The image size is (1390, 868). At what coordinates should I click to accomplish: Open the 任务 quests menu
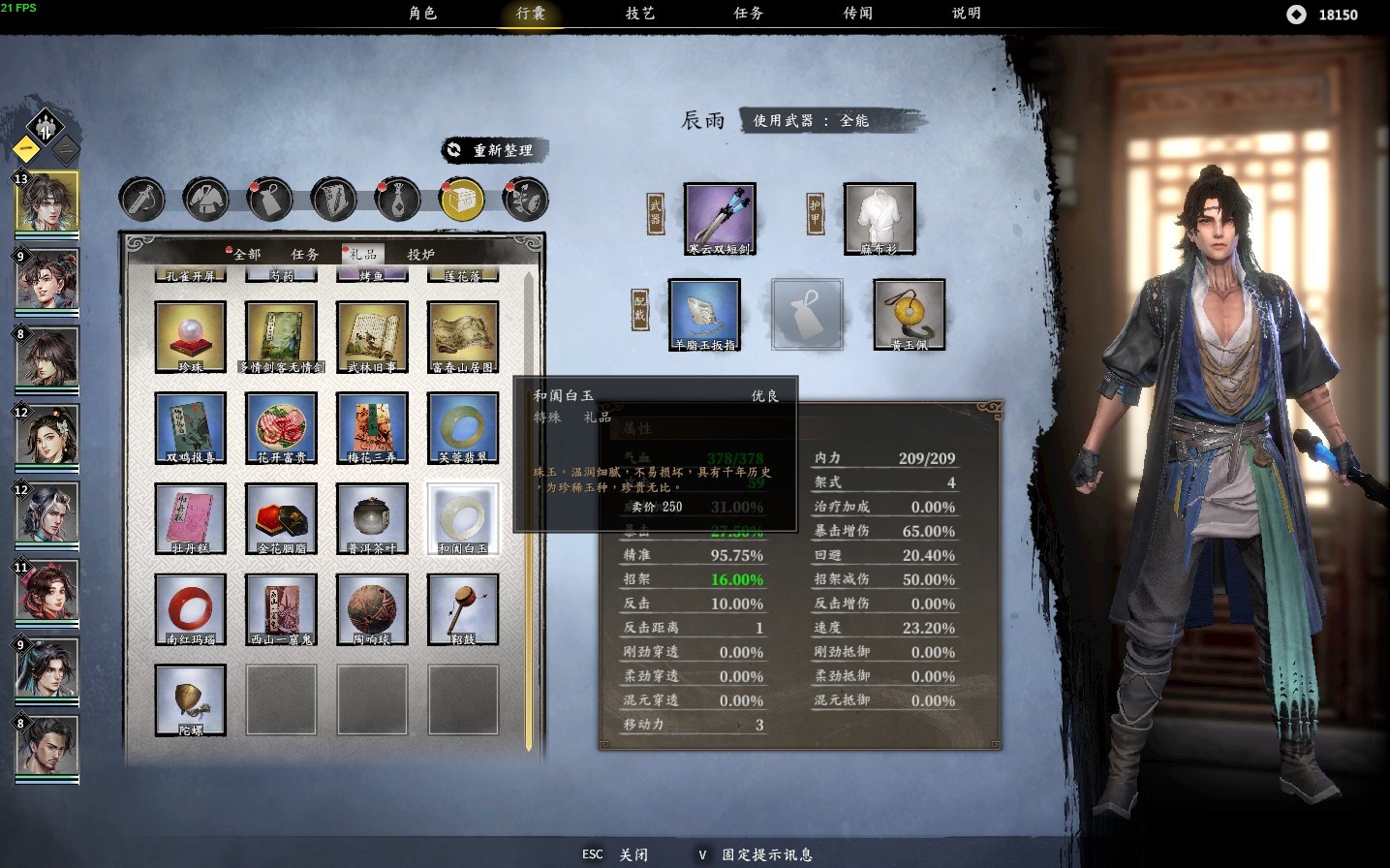coord(749,14)
